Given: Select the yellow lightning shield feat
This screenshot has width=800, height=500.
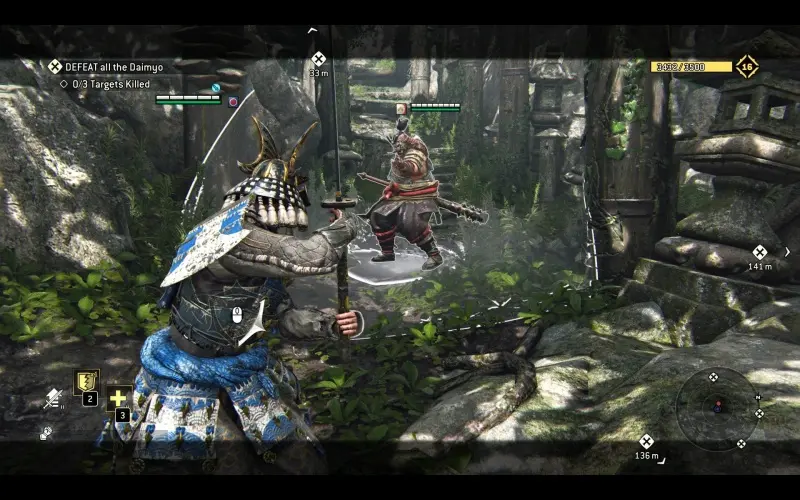Looking at the screenshot, I should [87, 381].
